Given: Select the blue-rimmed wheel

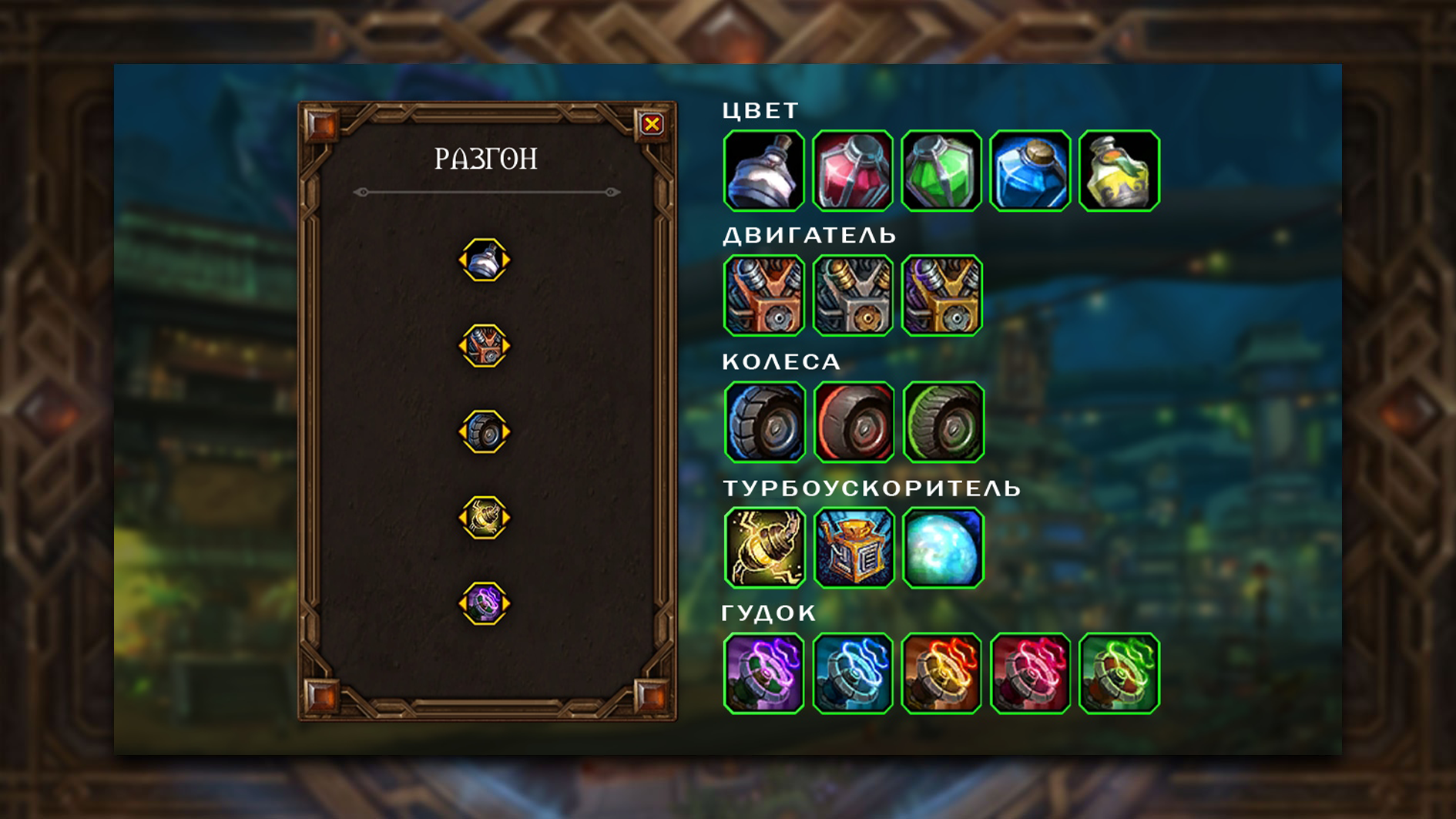Looking at the screenshot, I should (x=765, y=421).
